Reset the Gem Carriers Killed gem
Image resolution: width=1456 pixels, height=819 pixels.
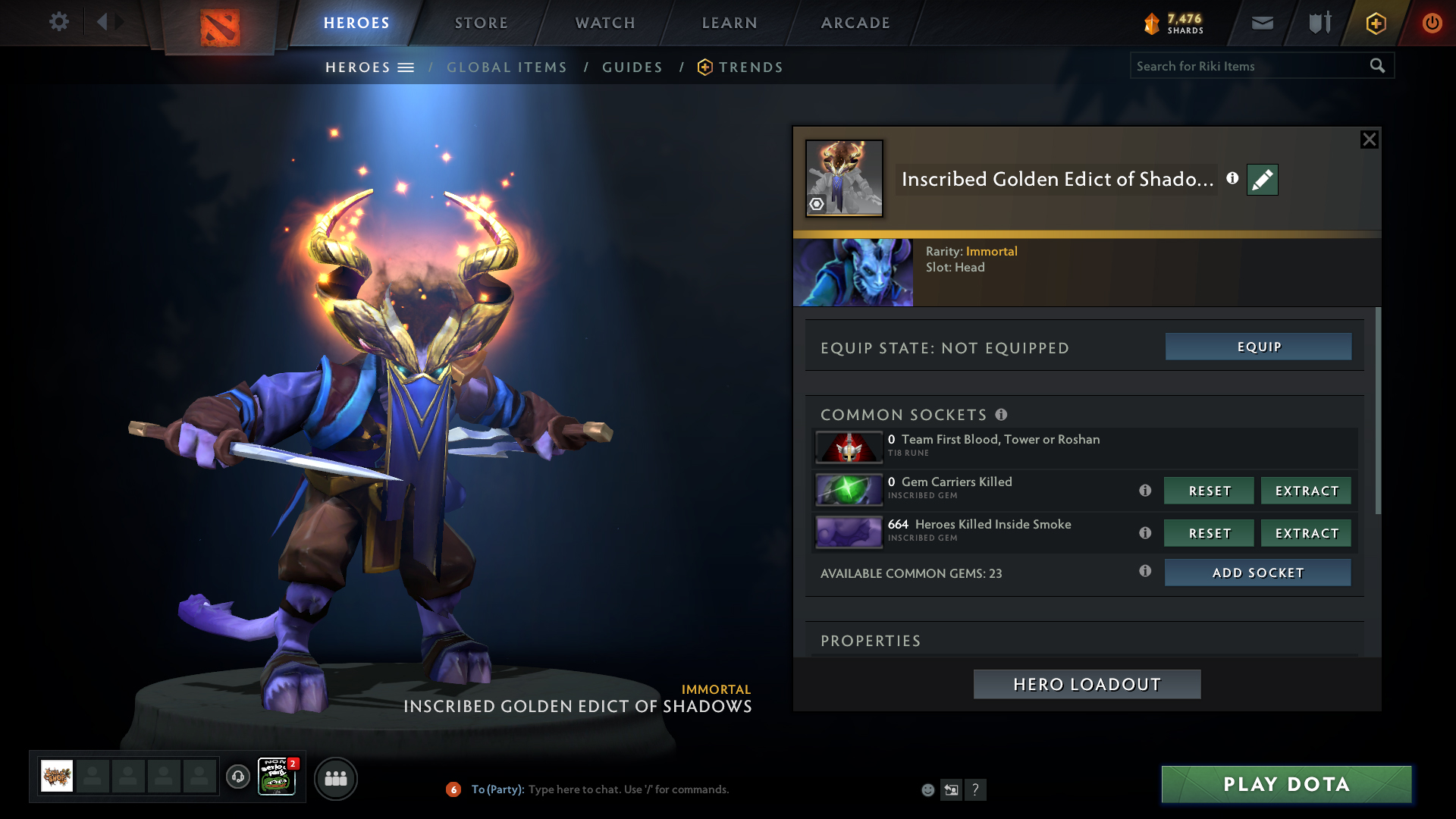click(1209, 491)
